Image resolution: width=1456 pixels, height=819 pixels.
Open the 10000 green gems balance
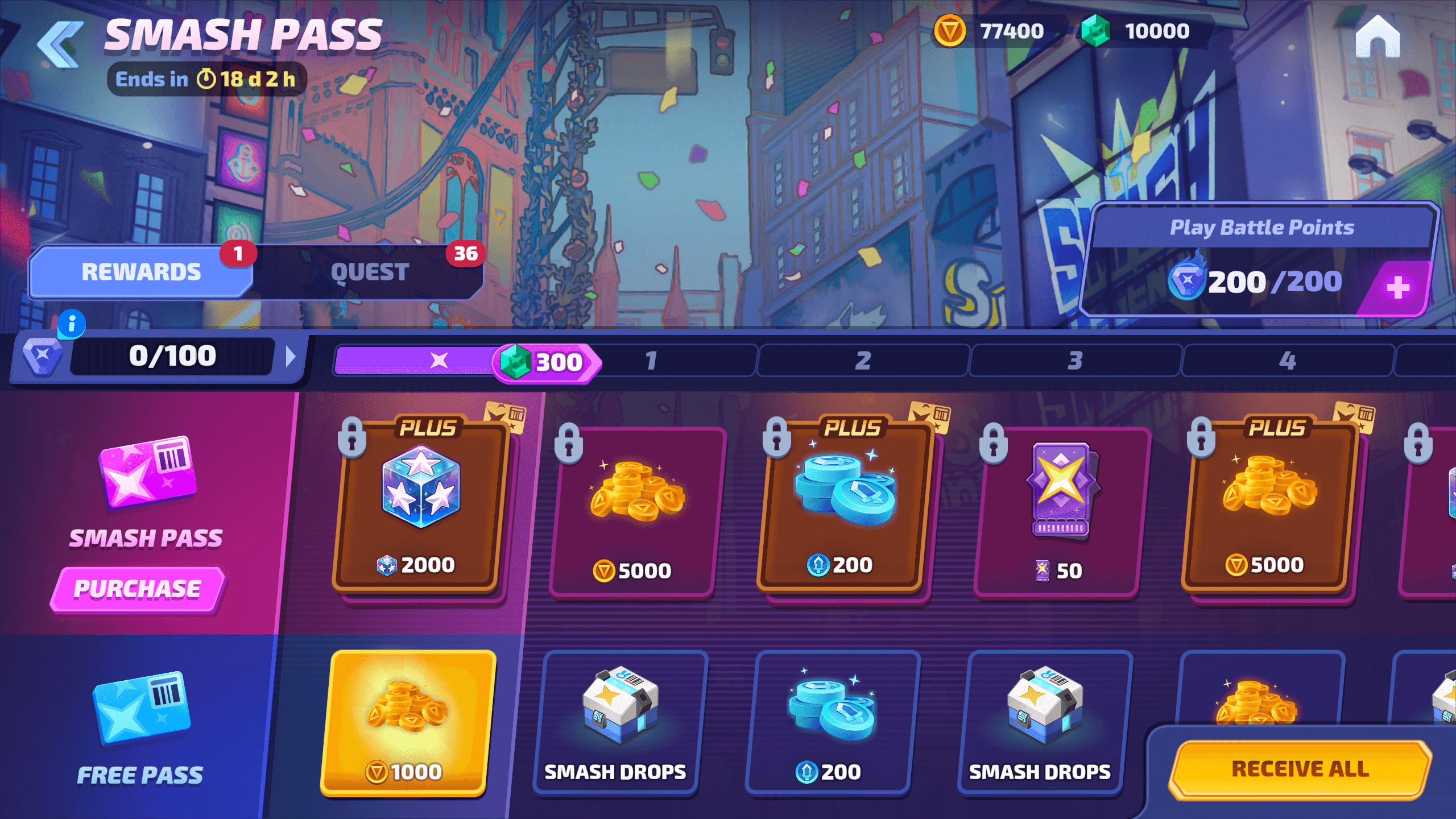(1136, 31)
